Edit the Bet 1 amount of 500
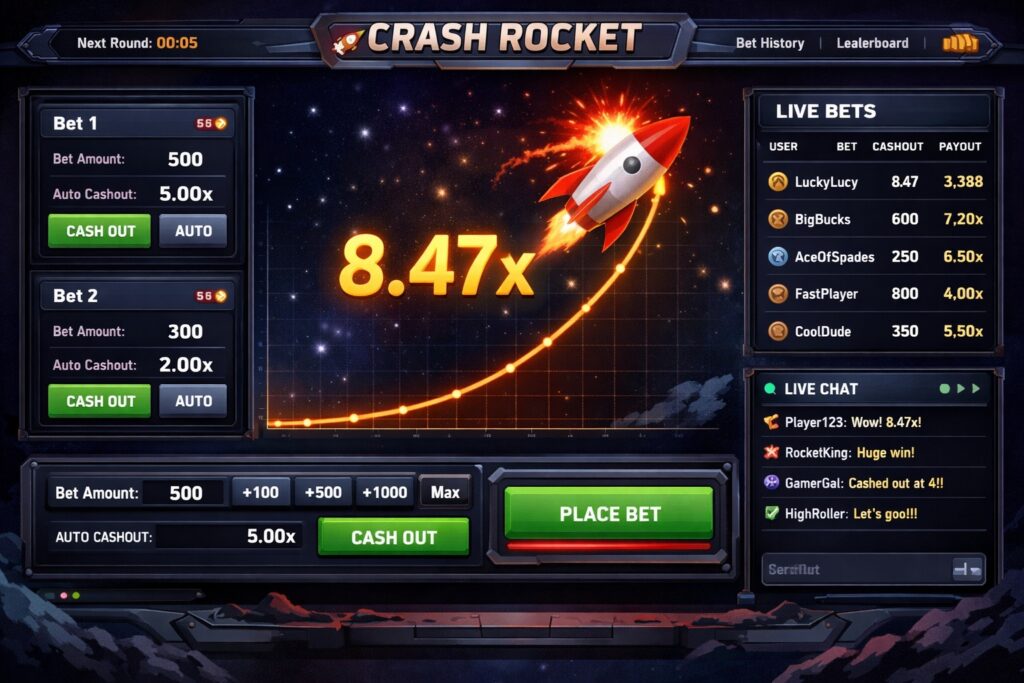The image size is (1024, 683). 185,159
